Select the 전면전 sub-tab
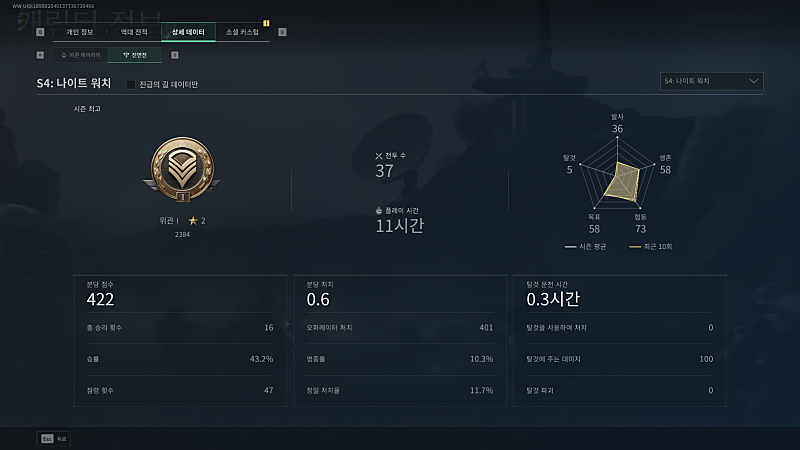 [134, 54]
